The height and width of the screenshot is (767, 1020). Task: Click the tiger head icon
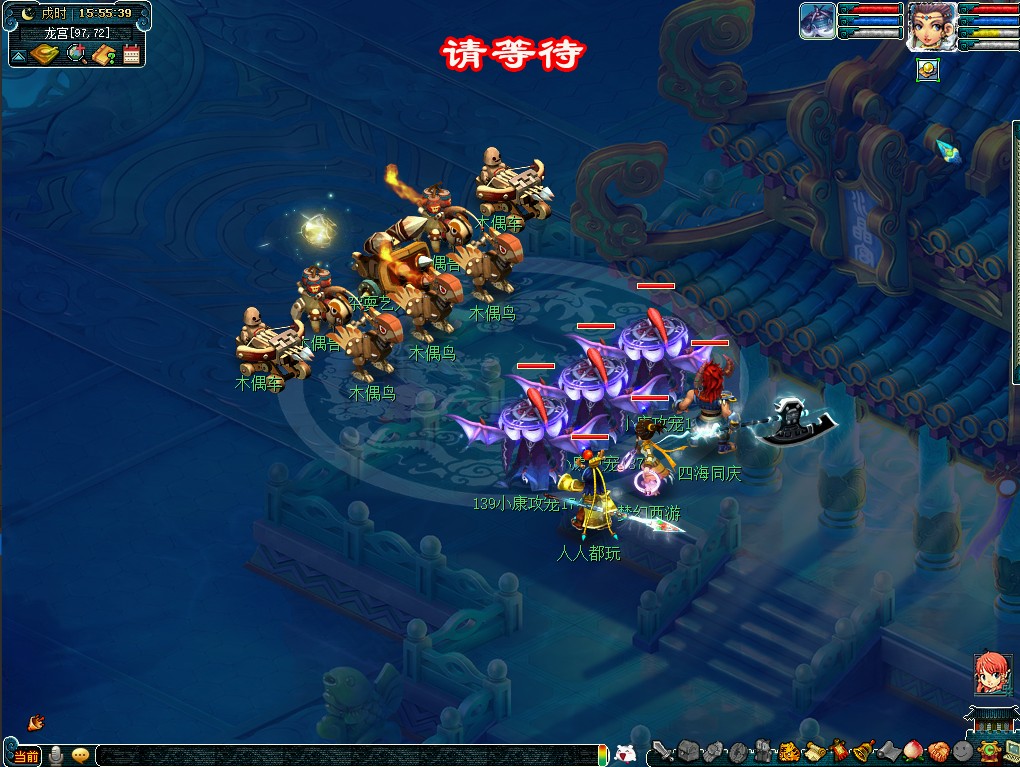click(788, 752)
